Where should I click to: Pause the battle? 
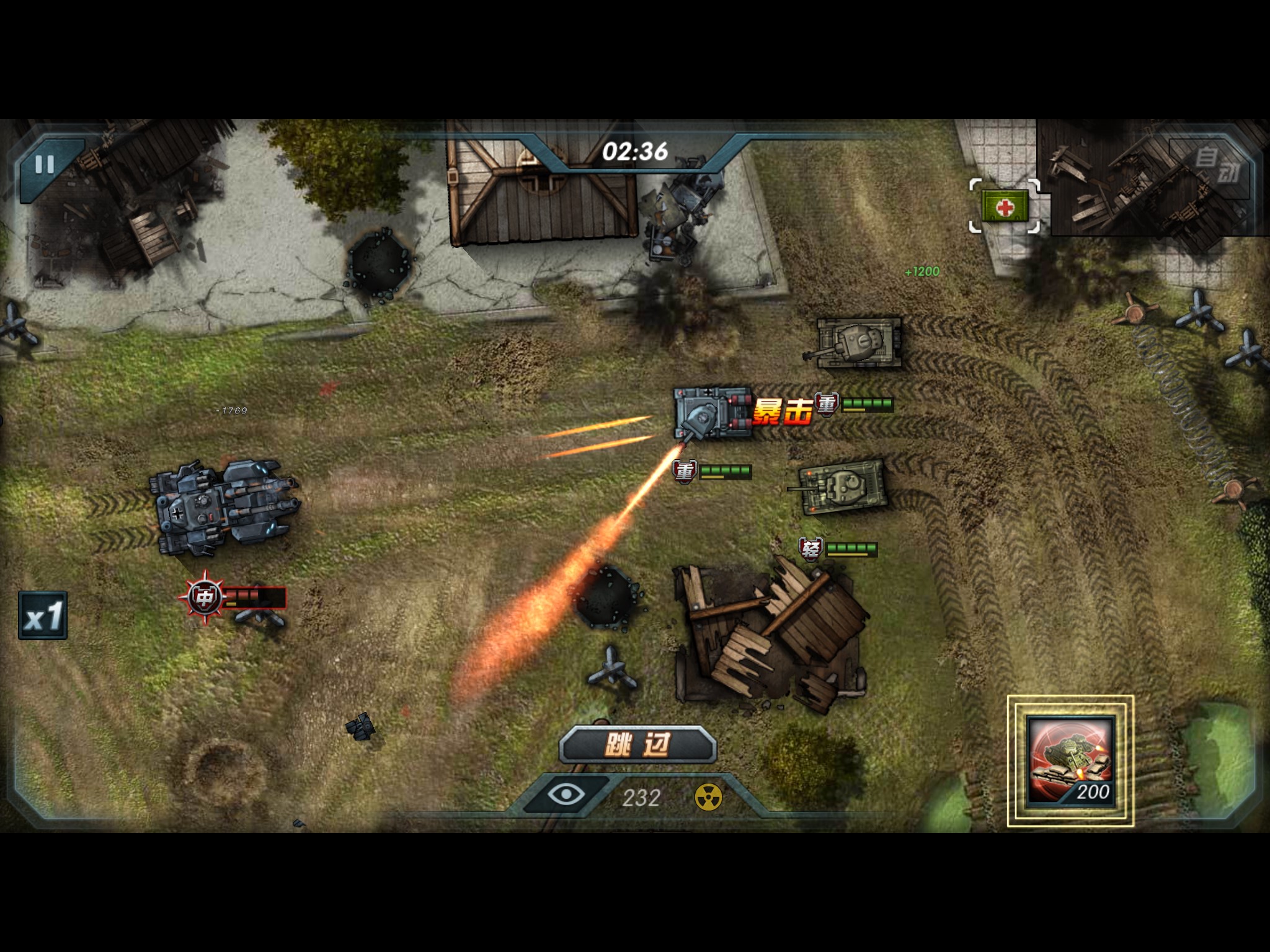pyautogui.click(x=45, y=165)
